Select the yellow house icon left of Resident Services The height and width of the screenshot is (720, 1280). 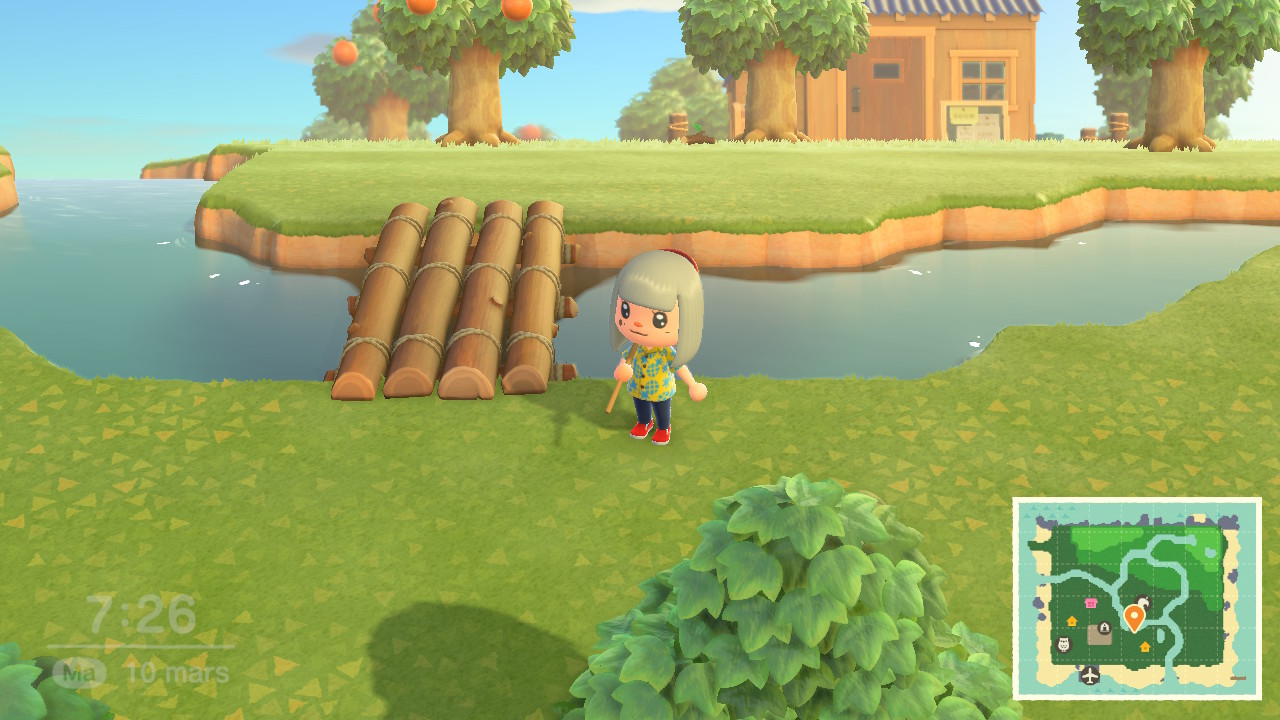point(1072,621)
